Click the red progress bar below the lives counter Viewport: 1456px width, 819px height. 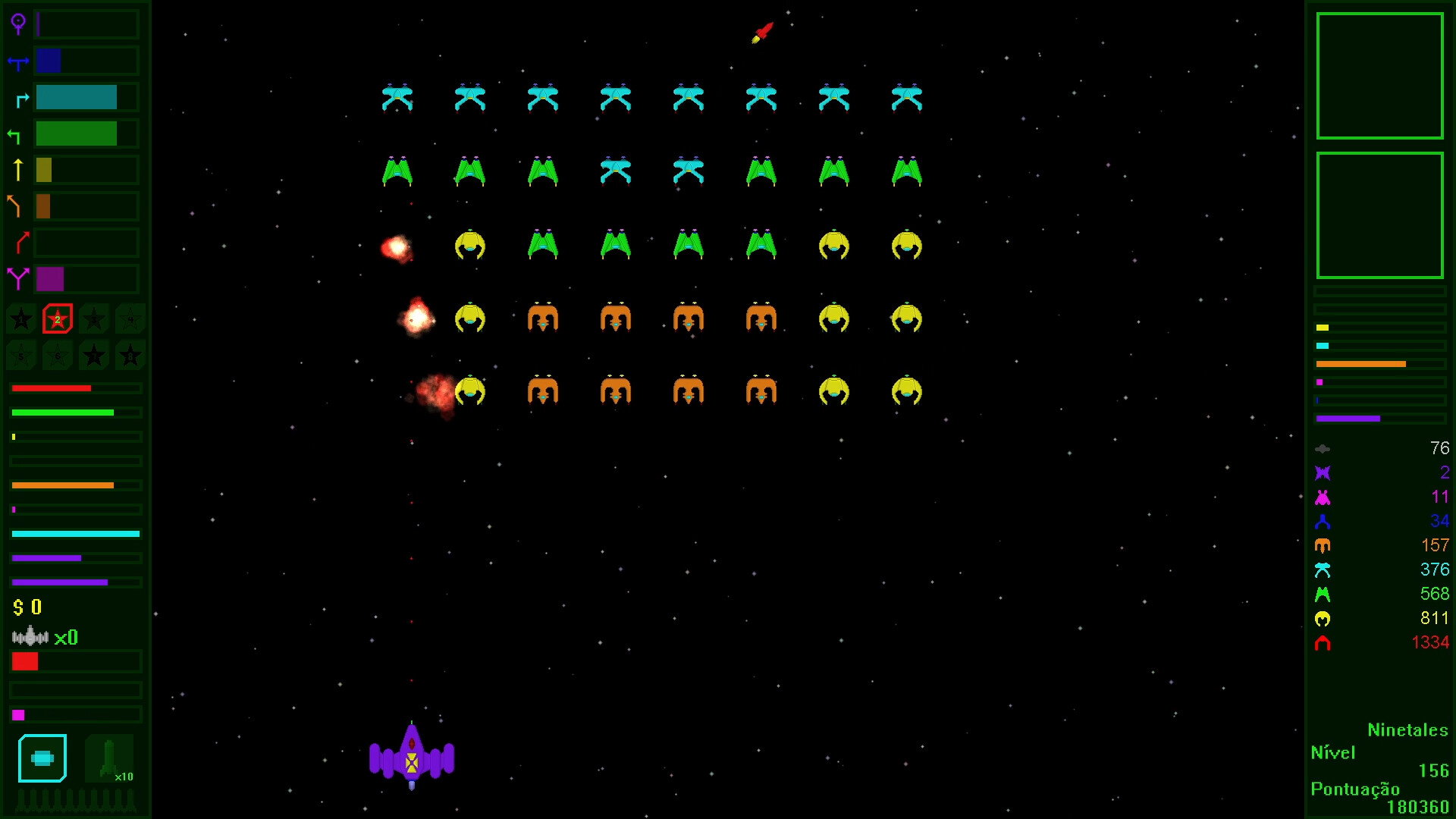pos(25,662)
